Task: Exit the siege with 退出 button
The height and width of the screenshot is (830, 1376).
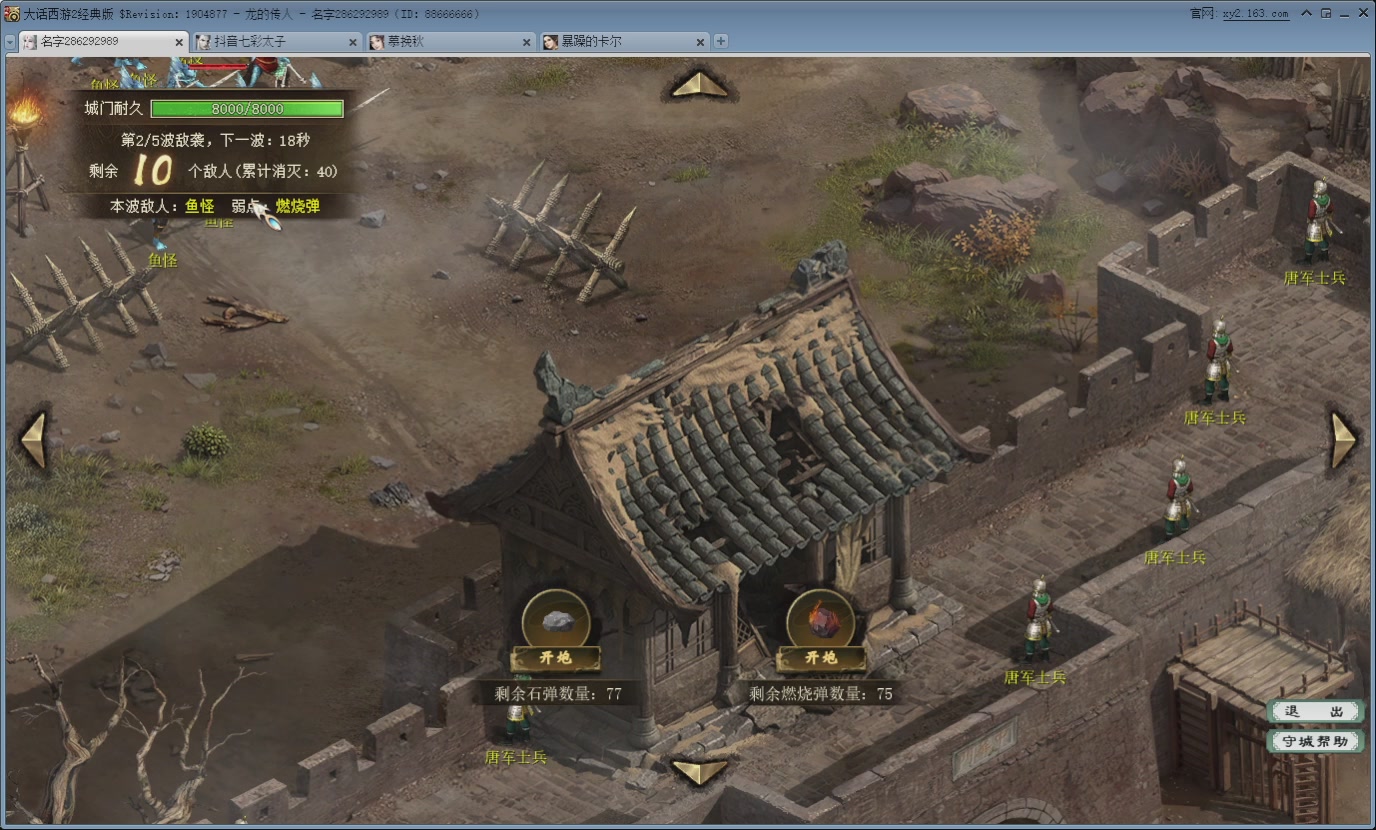Action: pos(1315,711)
